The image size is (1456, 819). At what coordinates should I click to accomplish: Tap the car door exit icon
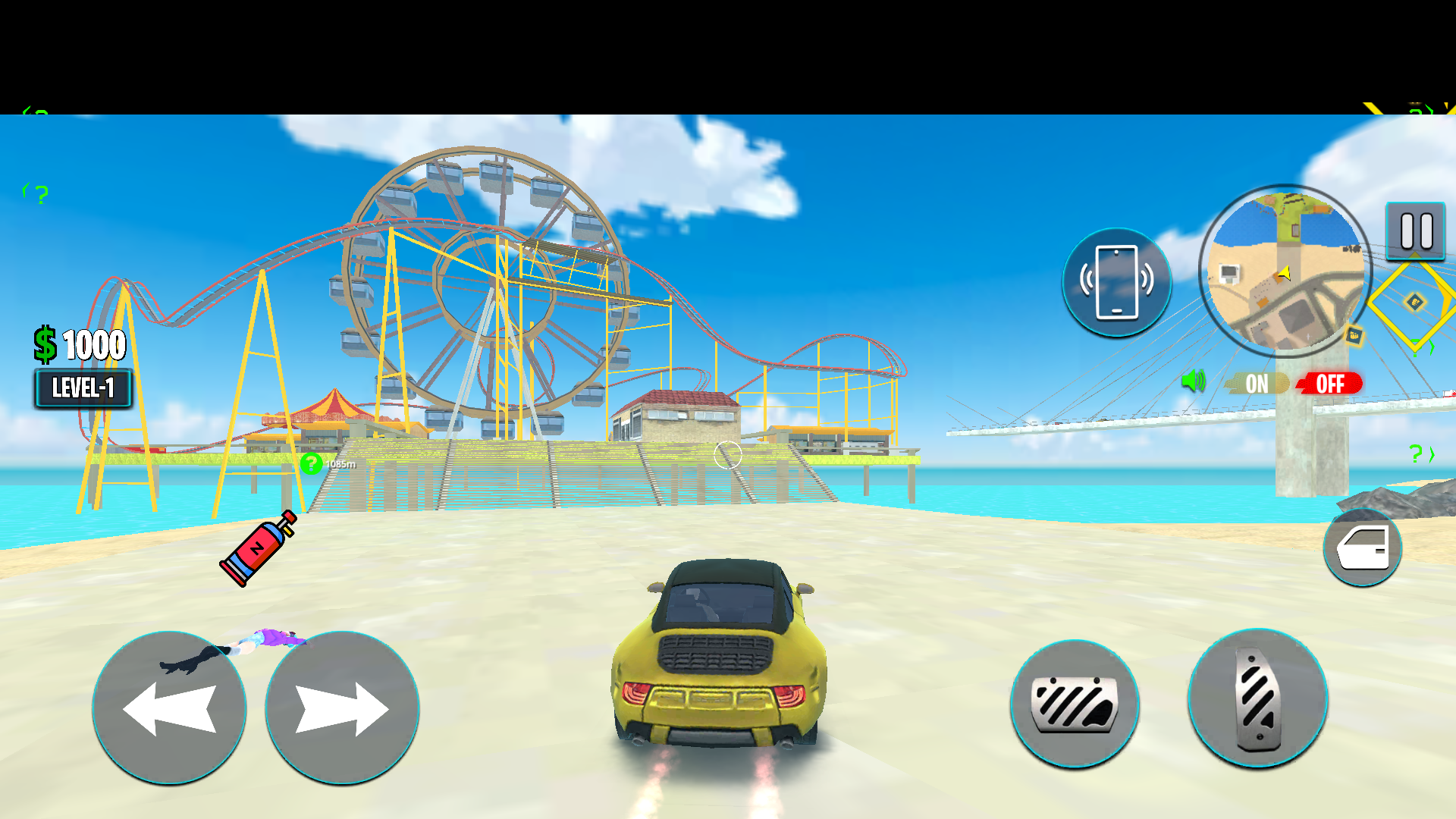click(x=1361, y=548)
